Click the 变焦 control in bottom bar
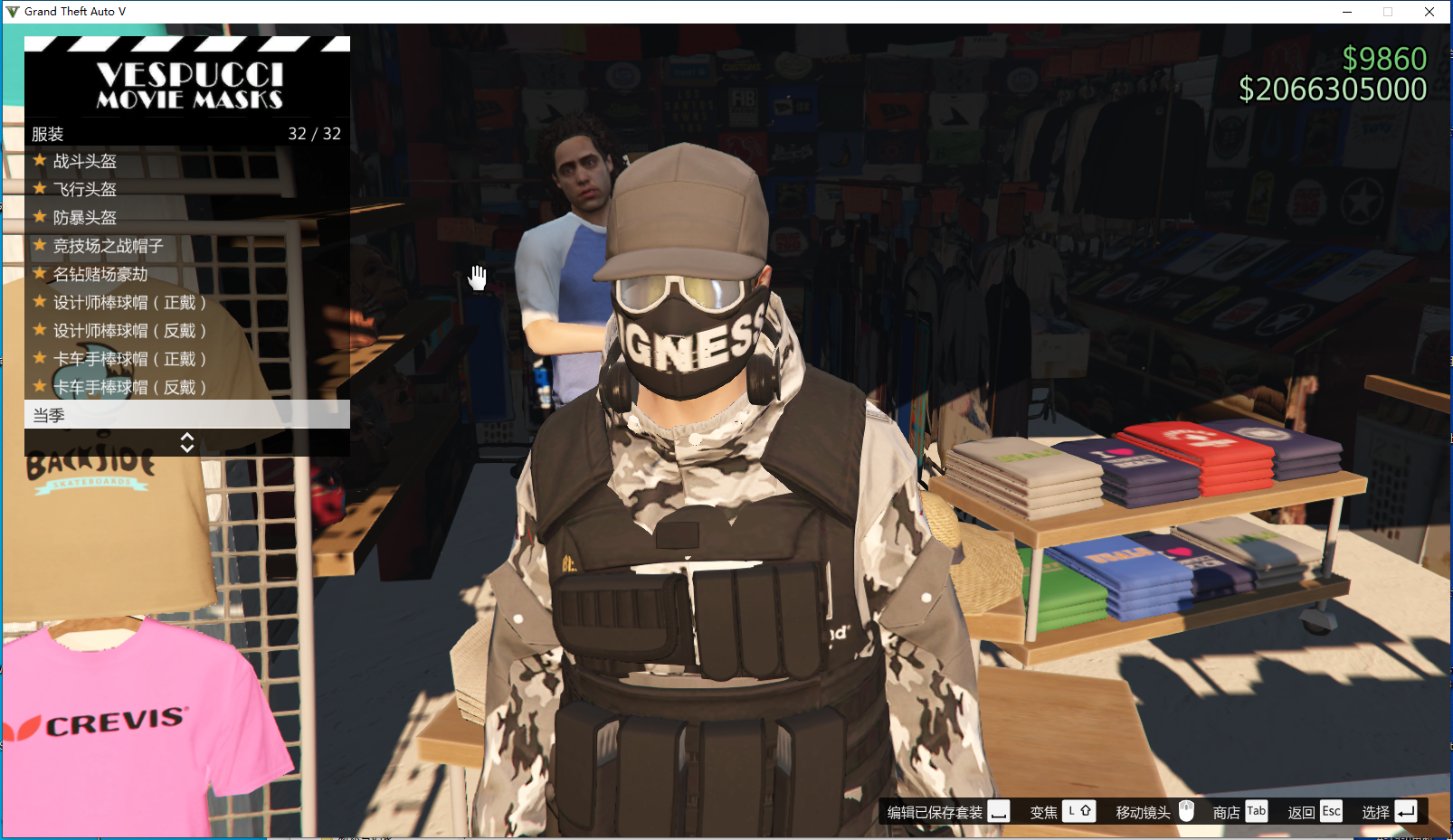This screenshot has width=1453, height=840. [x=1043, y=811]
